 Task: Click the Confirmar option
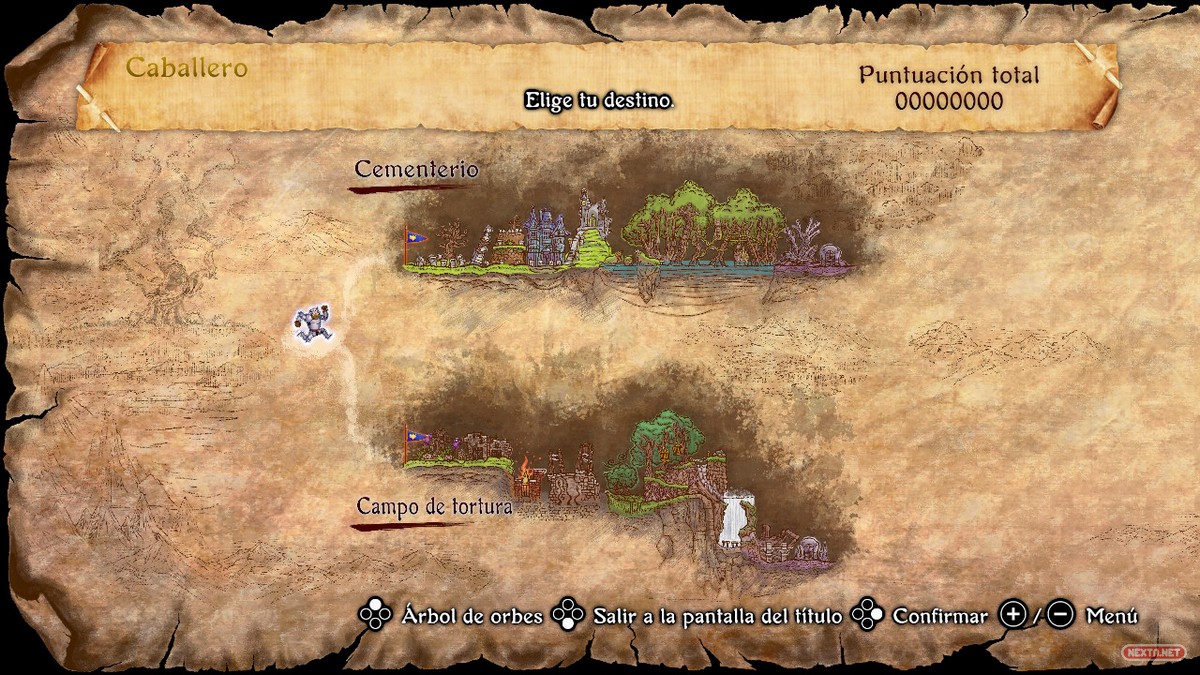click(x=939, y=616)
